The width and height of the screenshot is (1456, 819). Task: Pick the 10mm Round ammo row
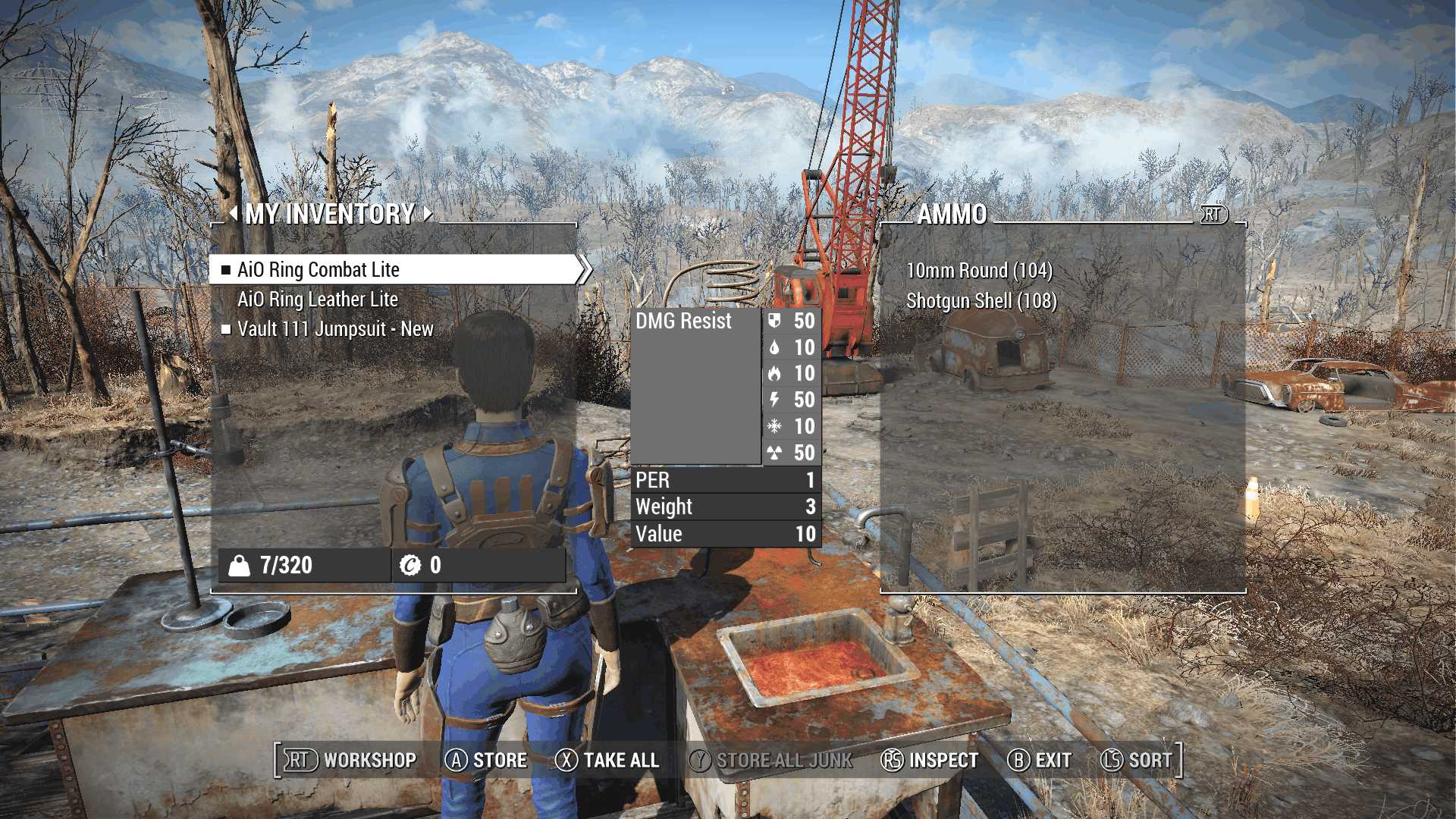point(979,271)
